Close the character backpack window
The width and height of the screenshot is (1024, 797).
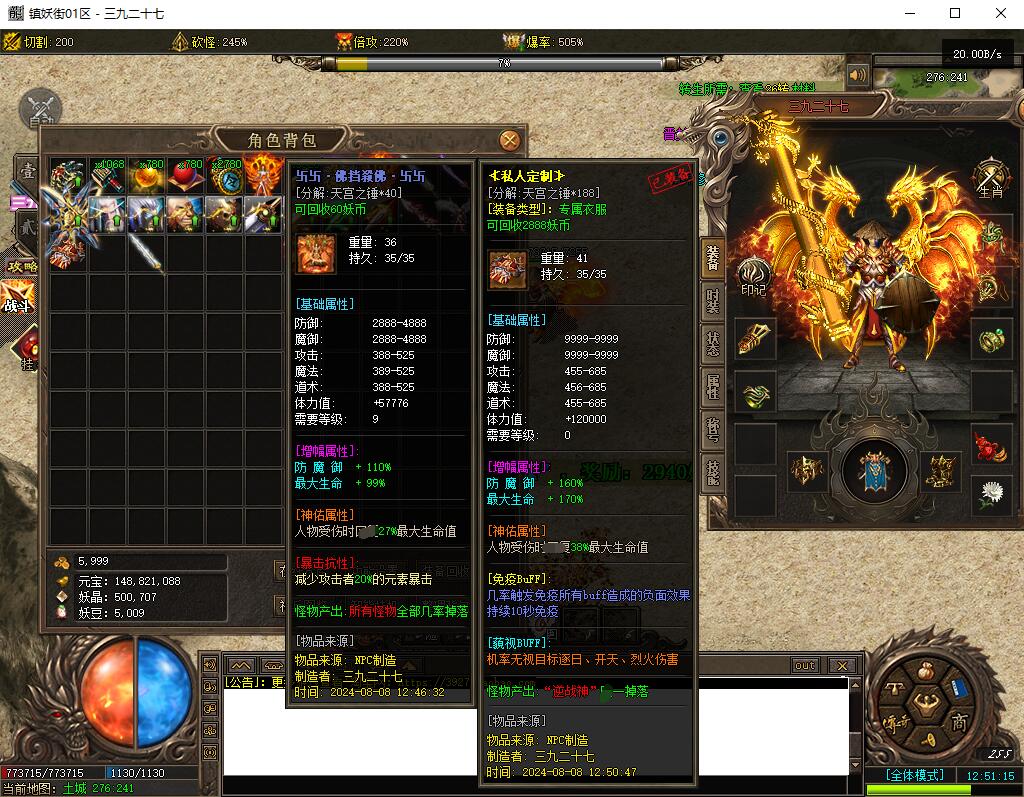click(x=509, y=140)
